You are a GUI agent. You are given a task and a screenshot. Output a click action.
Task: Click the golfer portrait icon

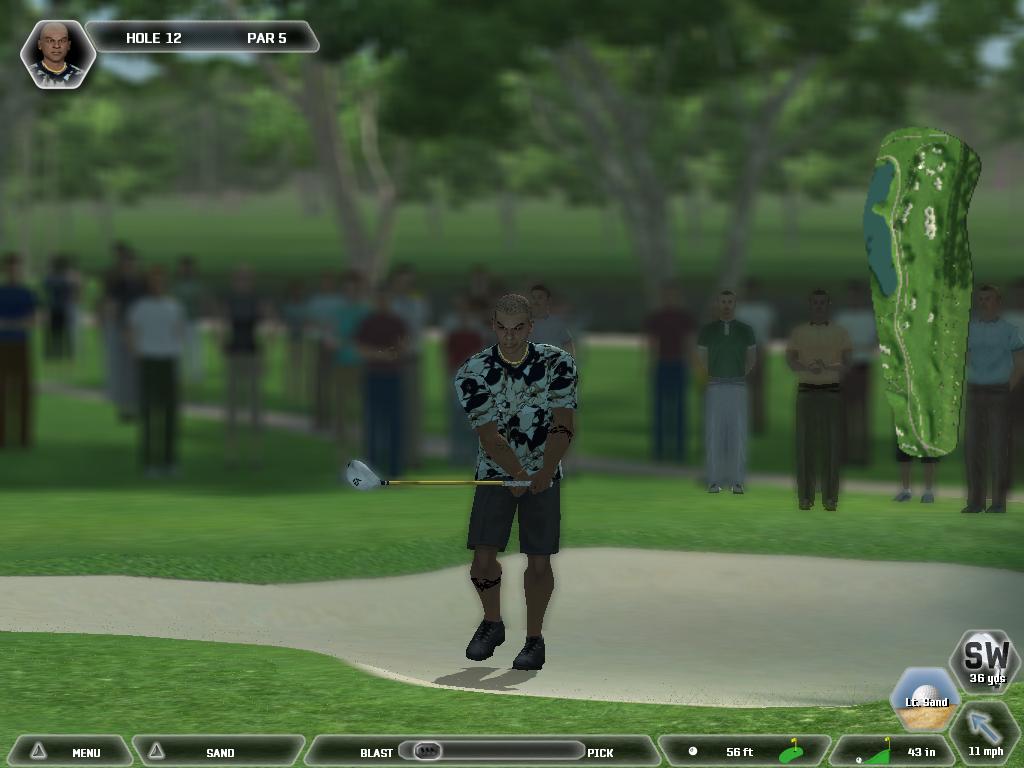click(58, 53)
